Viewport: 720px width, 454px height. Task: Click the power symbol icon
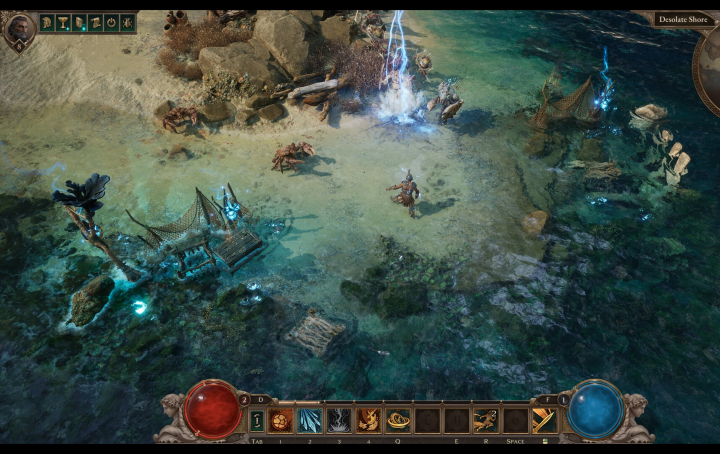tap(111, 22)
